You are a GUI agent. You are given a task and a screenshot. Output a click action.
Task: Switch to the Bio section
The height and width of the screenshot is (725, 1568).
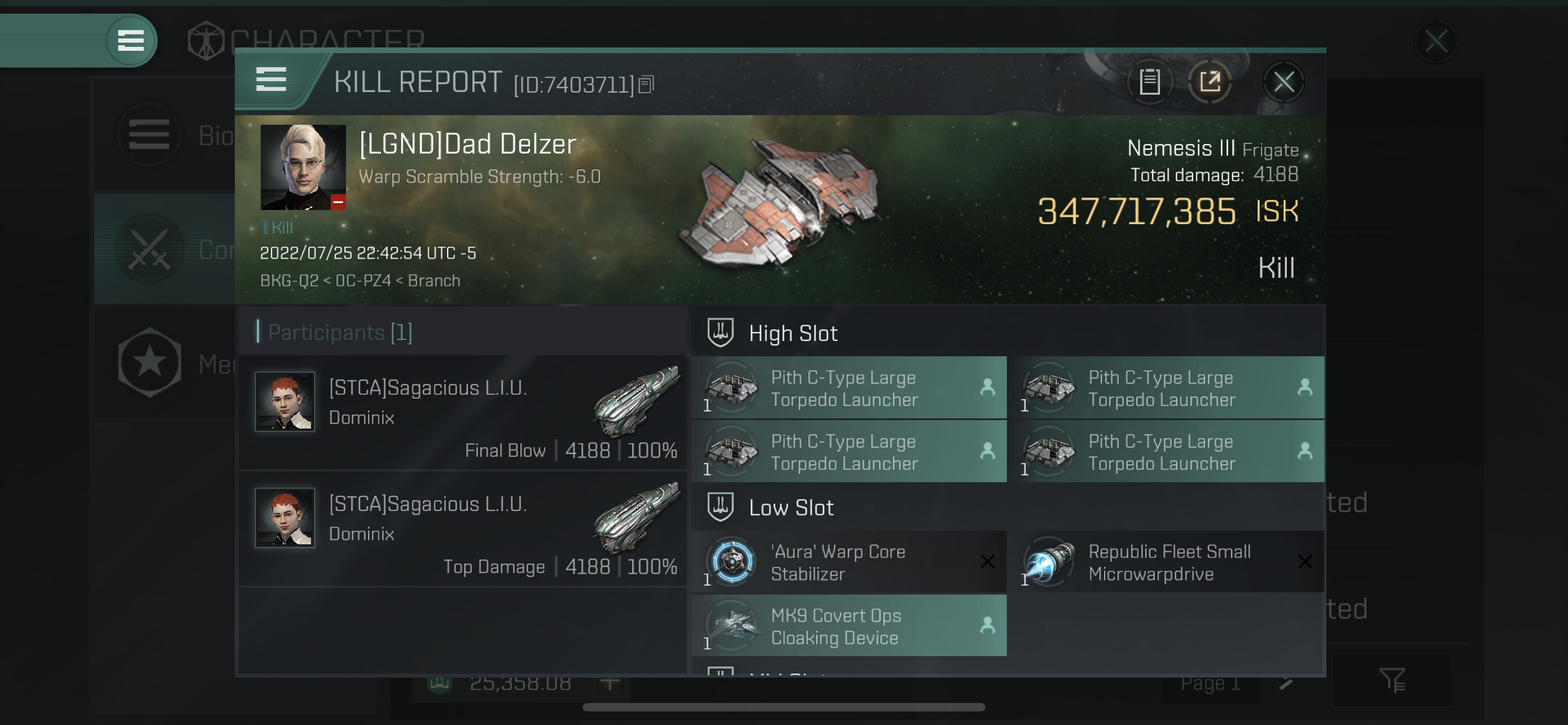tap(150, 134)
